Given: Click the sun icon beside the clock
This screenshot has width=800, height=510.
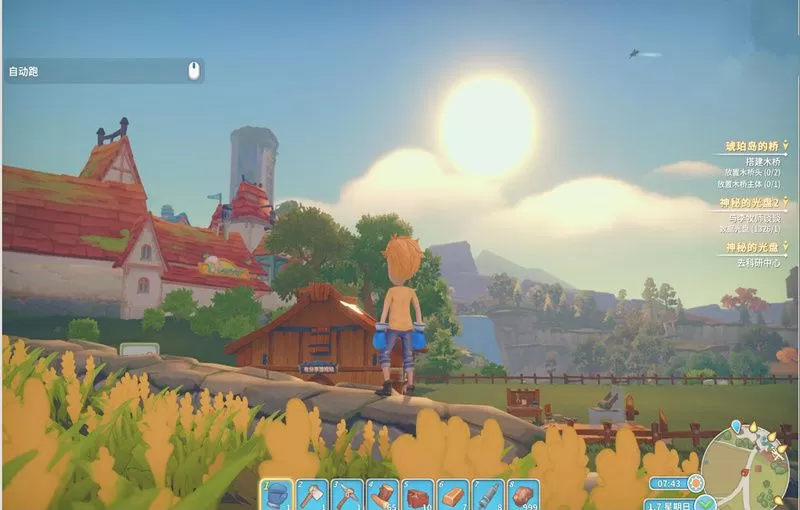Looking at the screenshot, I should pos(696,482).
